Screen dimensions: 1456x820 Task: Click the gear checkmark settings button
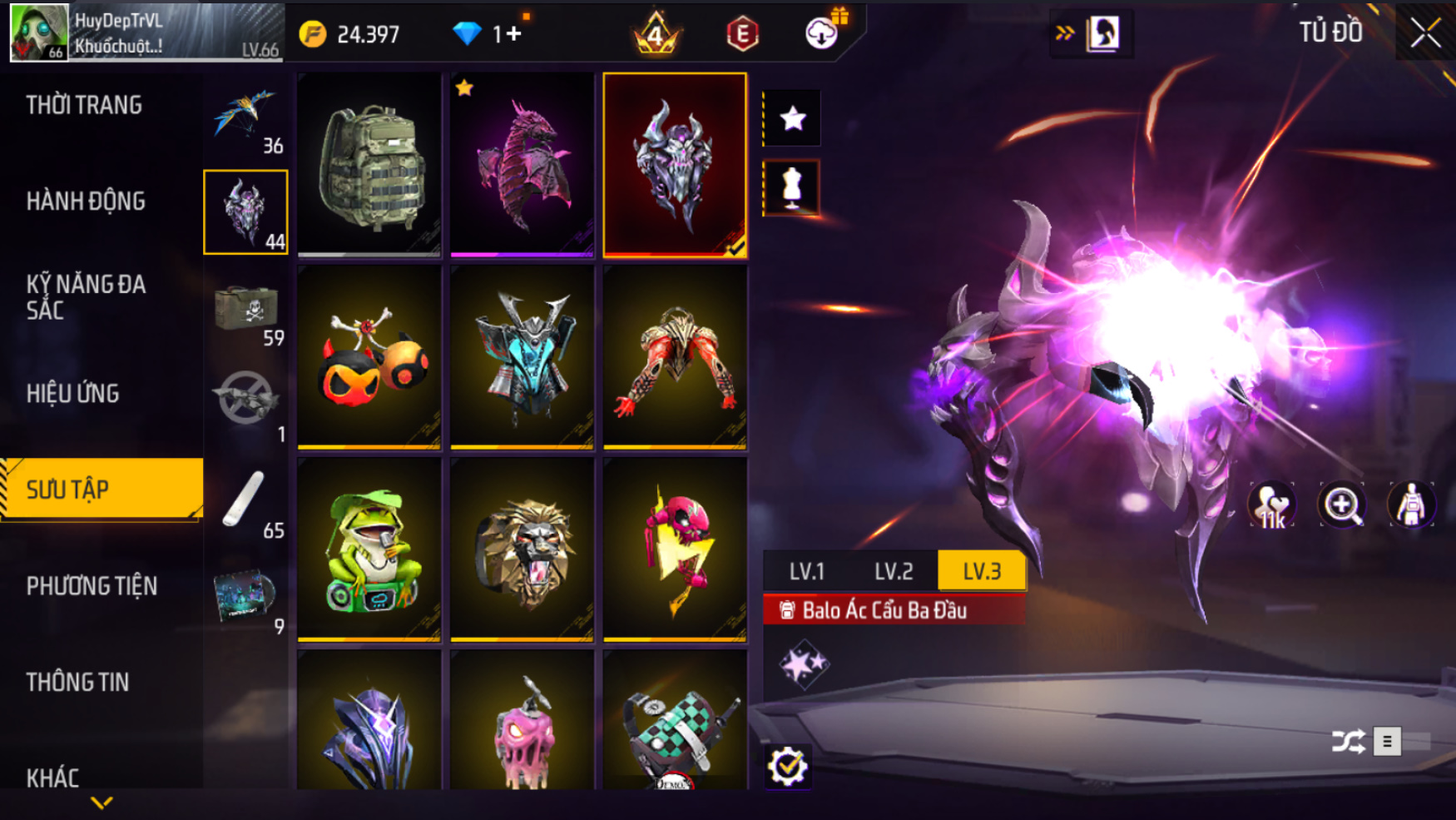click(787, 766)
